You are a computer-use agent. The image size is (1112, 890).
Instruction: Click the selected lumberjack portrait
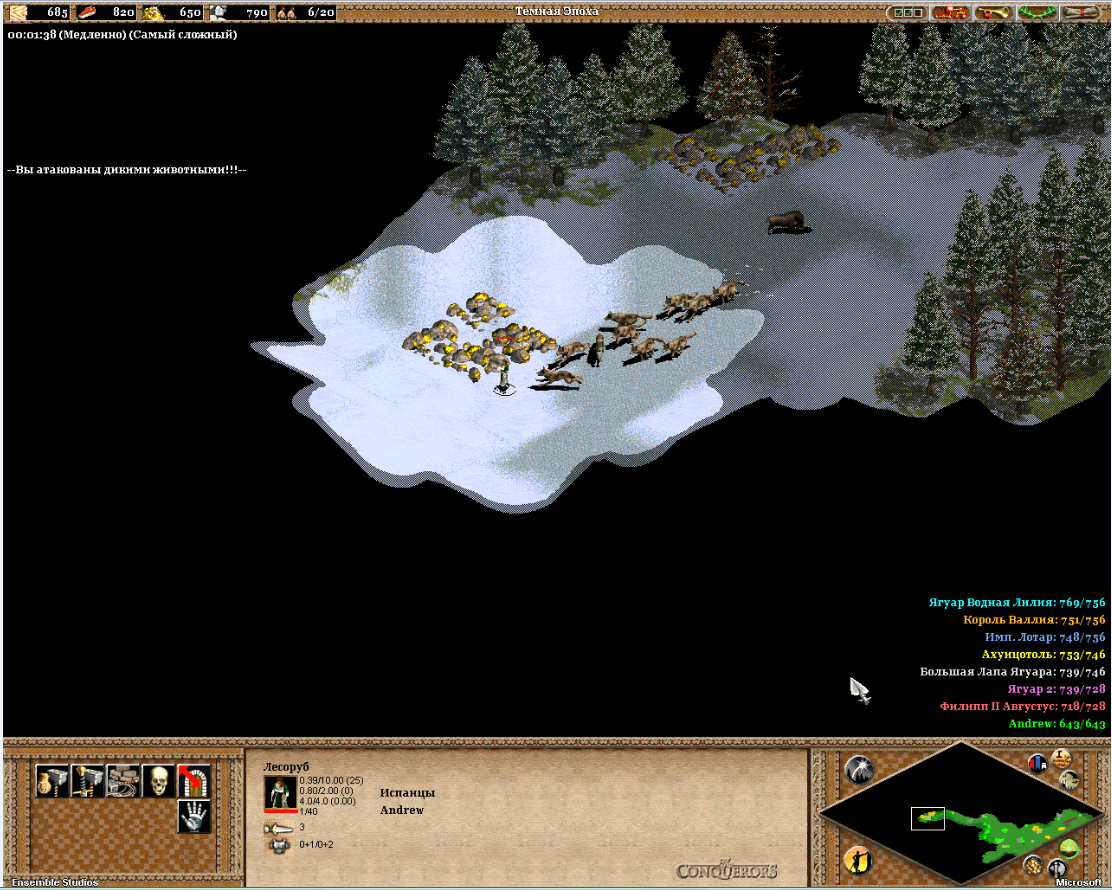[280, 792]
